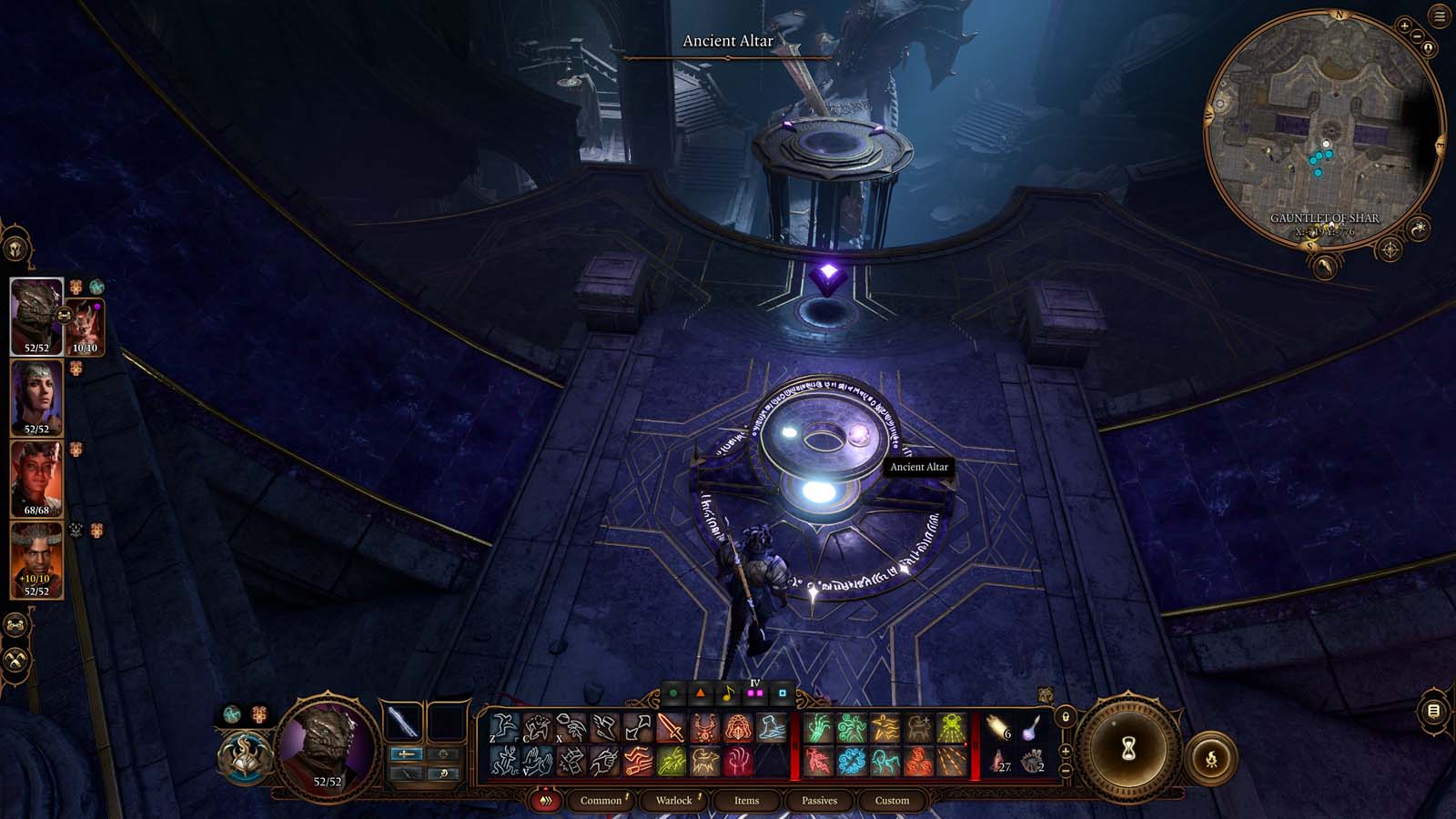Select the blue Dash boot icon on the hotbar
Image resolution: width=1456 pixels, height=819 pixels.
pyautogui.click(x=771, y=728)
